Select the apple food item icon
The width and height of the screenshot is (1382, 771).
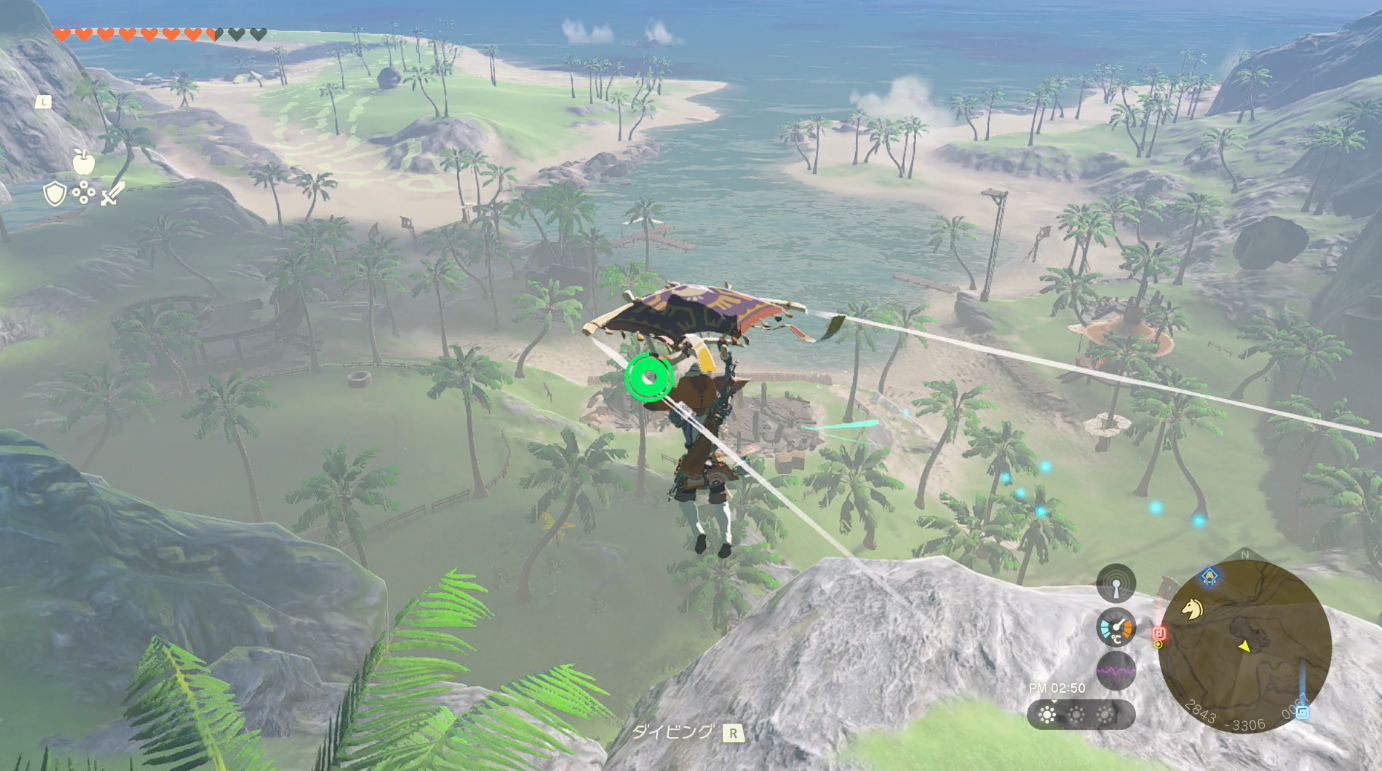click(x=83, y=162)
